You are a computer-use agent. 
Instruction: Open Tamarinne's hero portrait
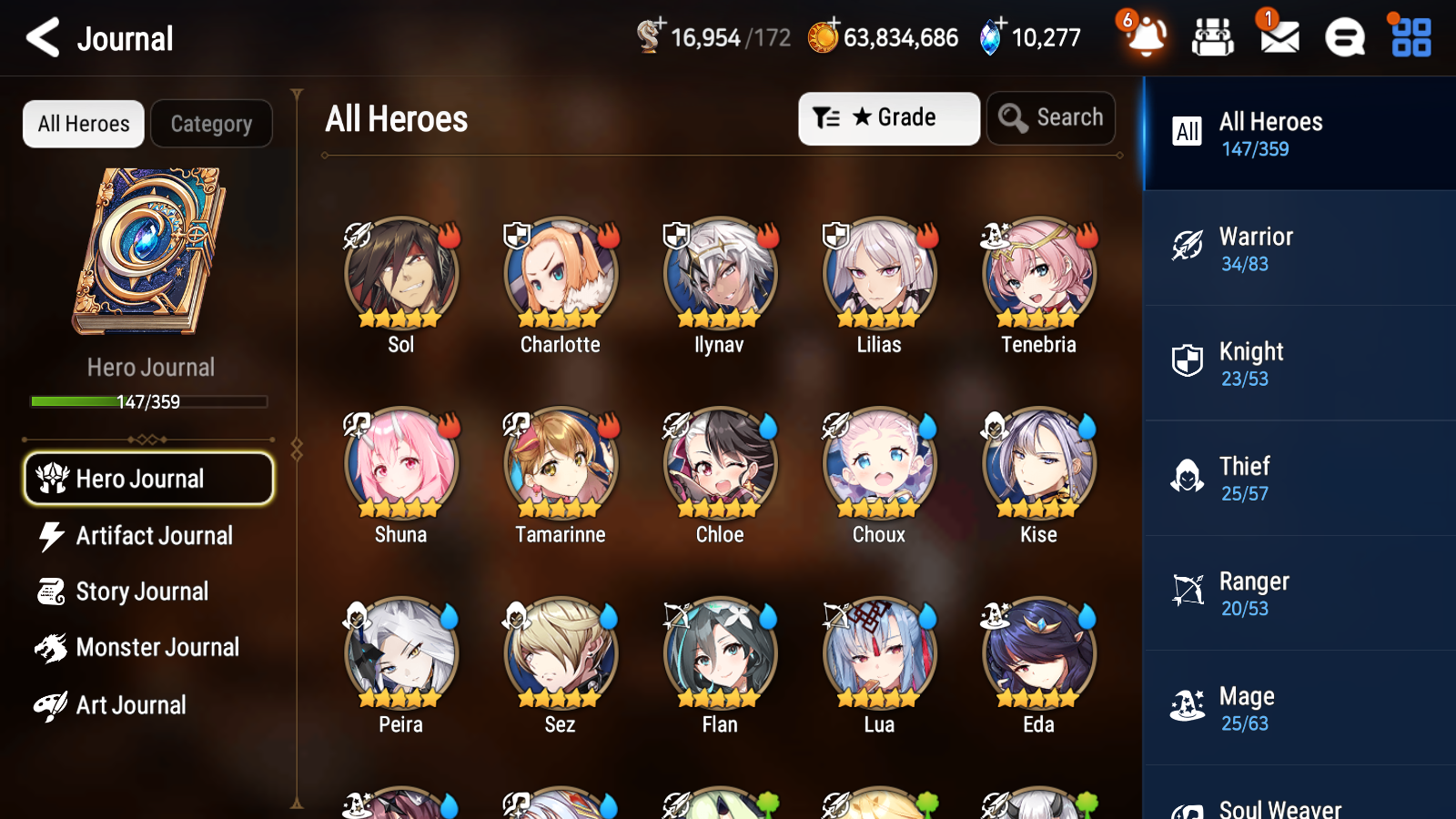coord(559,463)
